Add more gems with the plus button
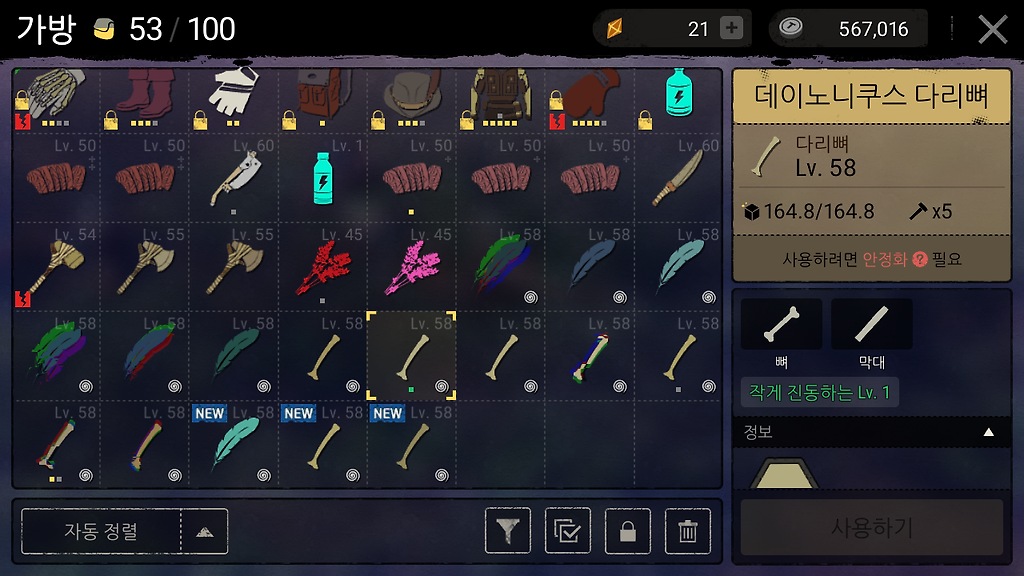 point(732,29)
